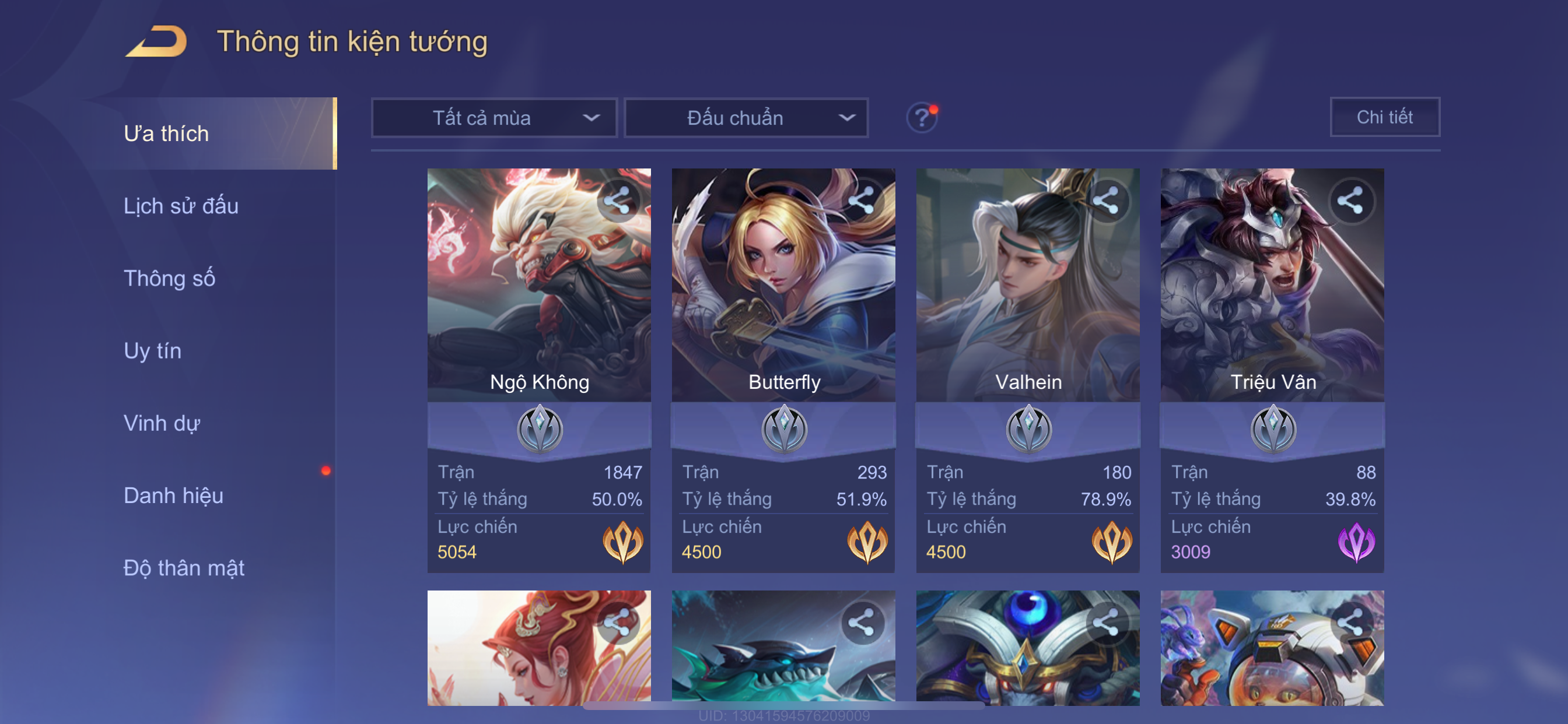Share the Butterfly hero stats
The height and width of the screenshot is (724, 1568).
click(x=862, y=201)
